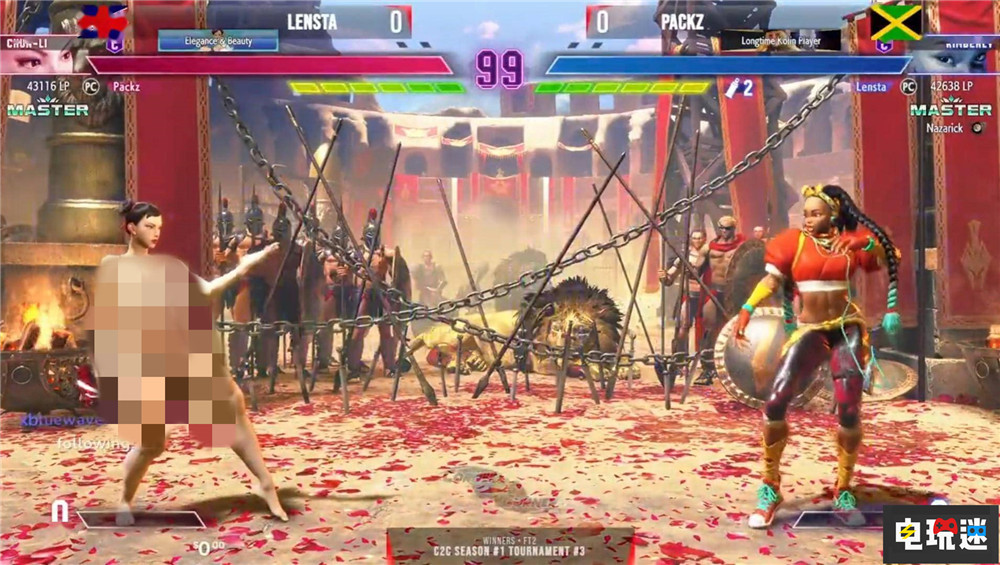Image resolution: width=1000 pixels, height=565 pixels.
Task: Select the "Elegance & Beauty" title plate
Action: 218,42
